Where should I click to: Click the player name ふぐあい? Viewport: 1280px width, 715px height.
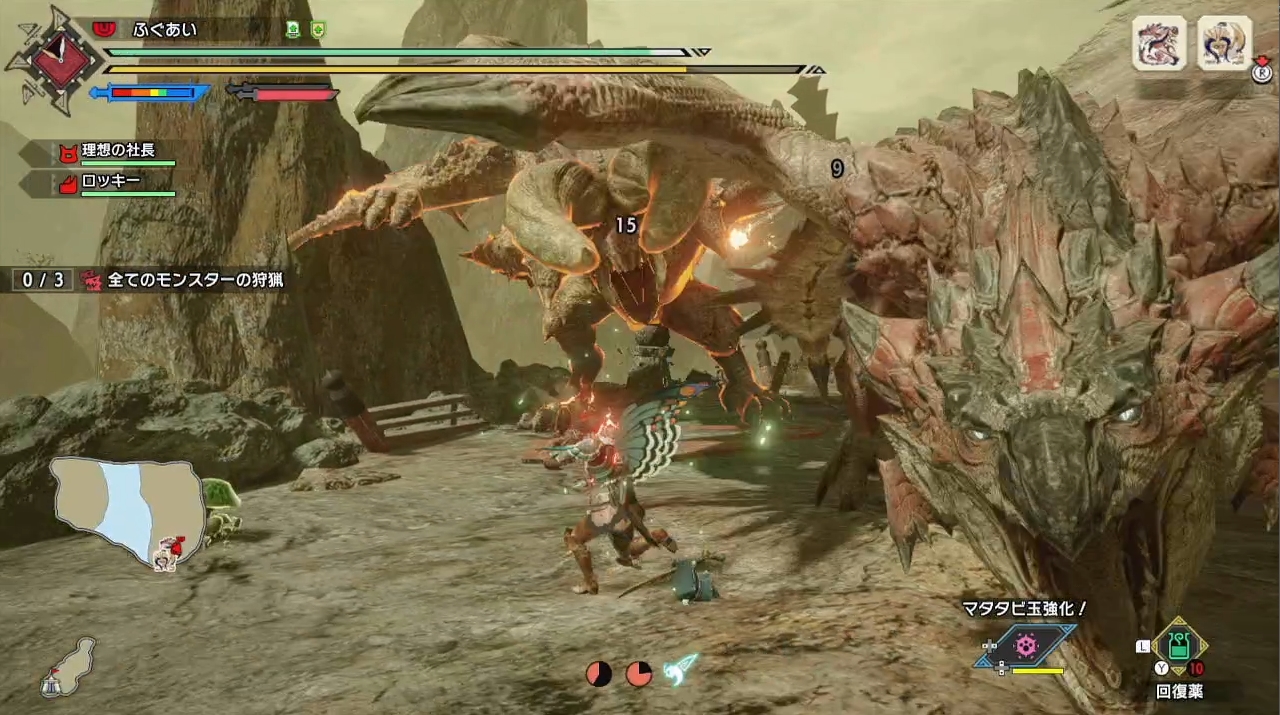coord(166,30)
